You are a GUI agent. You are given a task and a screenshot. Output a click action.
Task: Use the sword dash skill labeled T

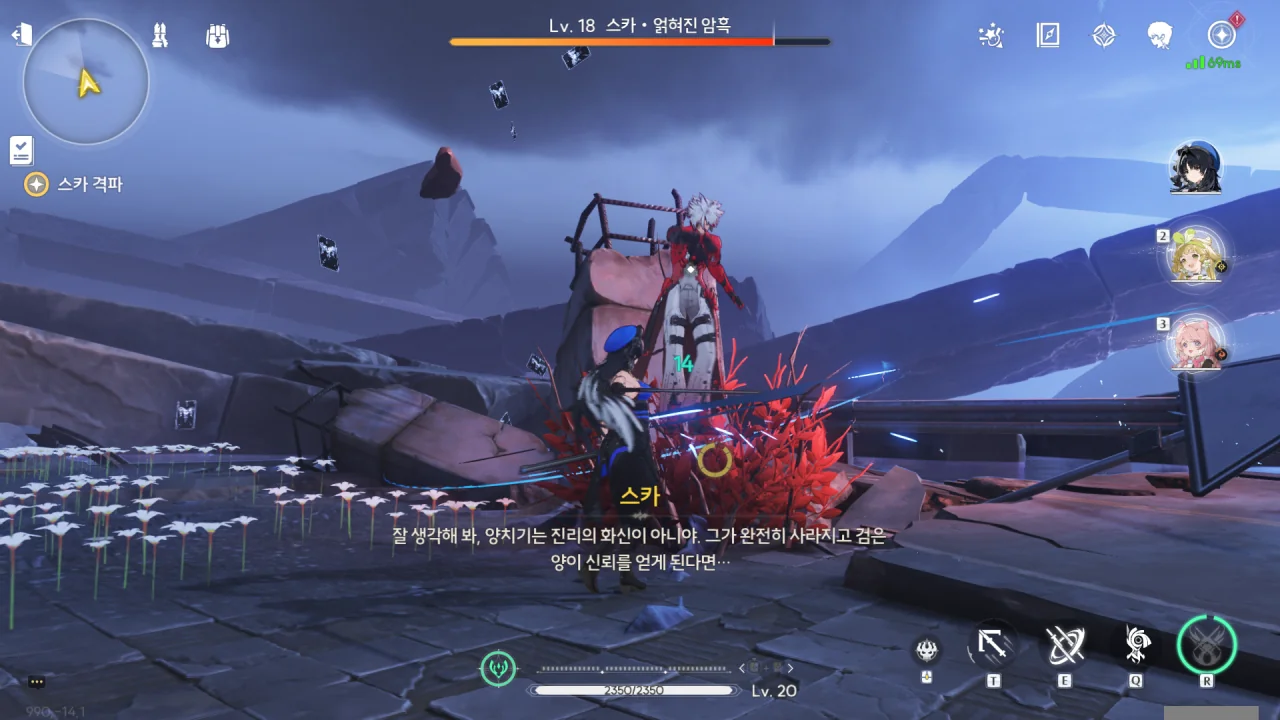992,645
